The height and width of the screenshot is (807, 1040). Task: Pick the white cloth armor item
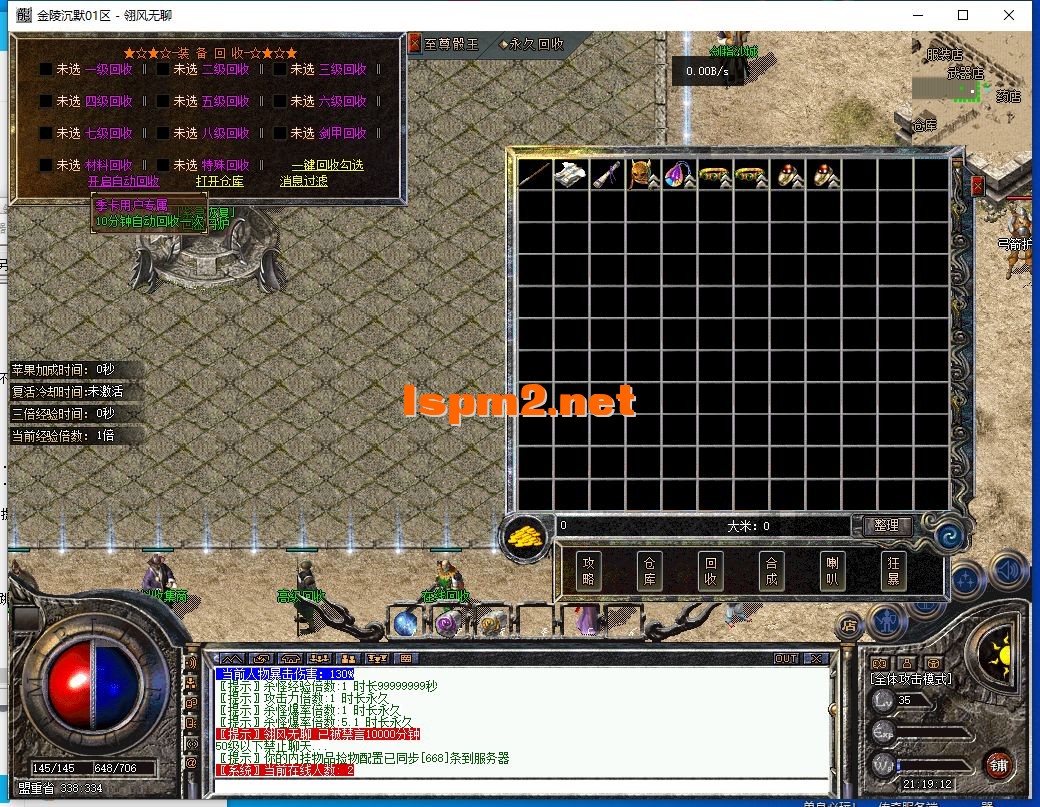coord(570,175)
